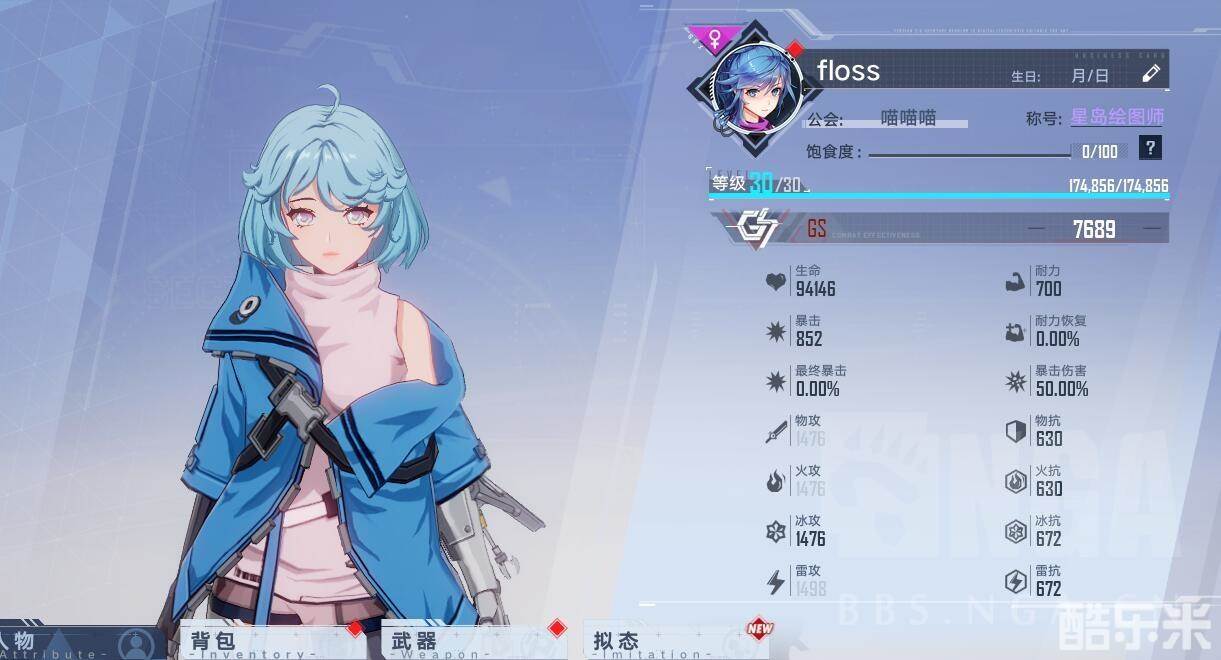Open the 饱食度 question mark help

1151,149
